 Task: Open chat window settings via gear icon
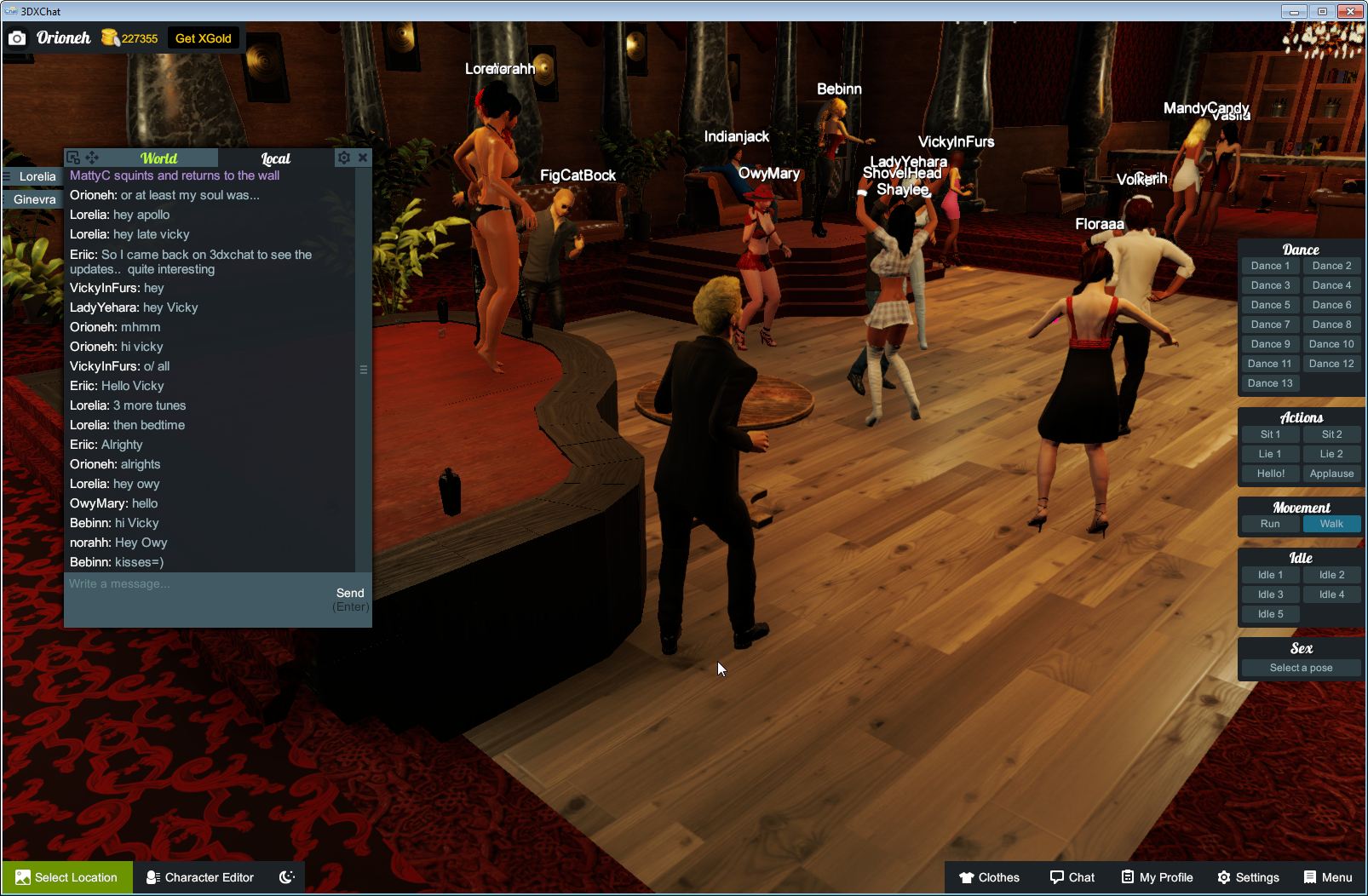tap(343, 158)
